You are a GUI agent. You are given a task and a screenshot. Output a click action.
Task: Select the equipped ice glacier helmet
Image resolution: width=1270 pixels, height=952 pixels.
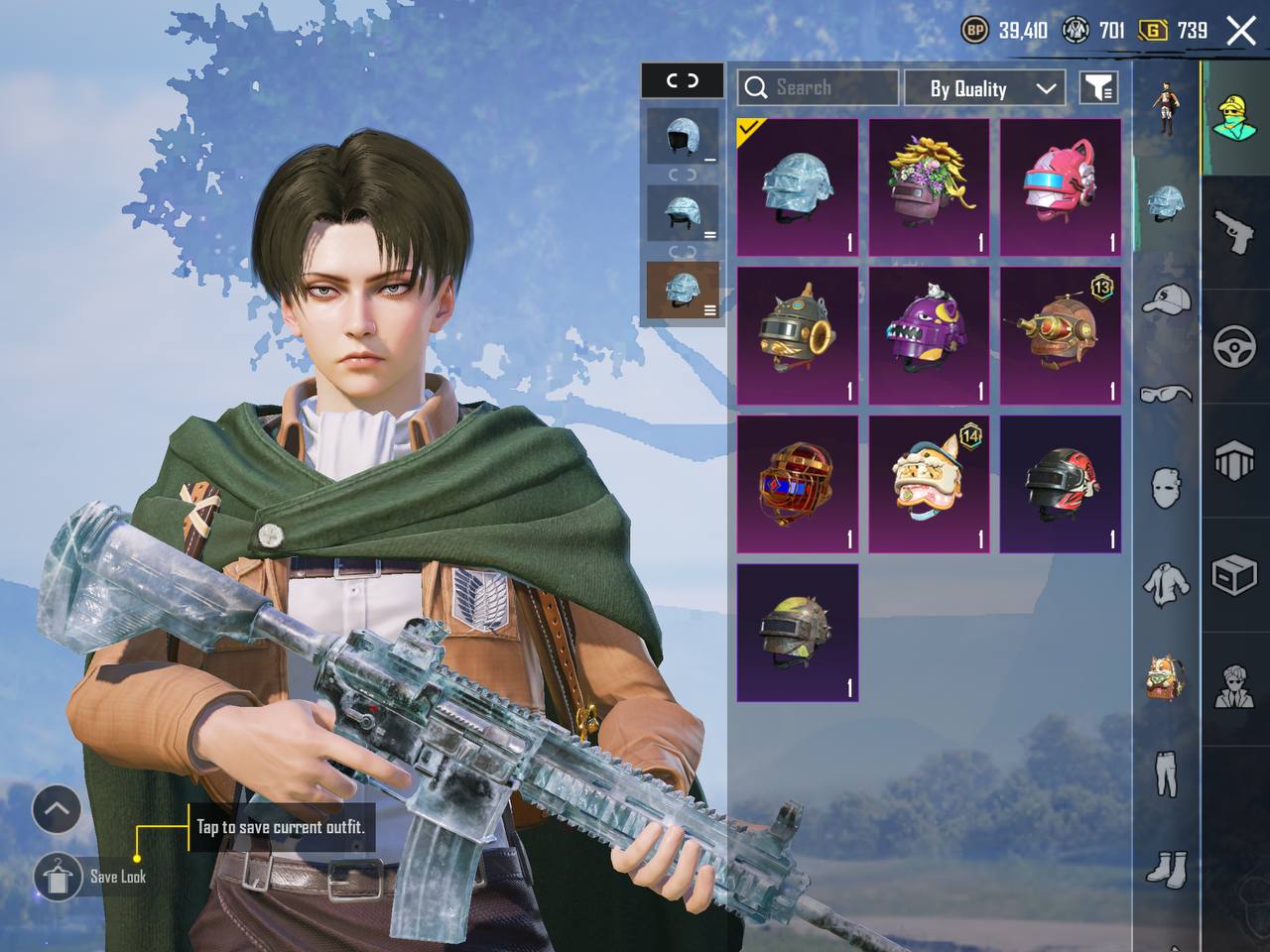point(798,188)
